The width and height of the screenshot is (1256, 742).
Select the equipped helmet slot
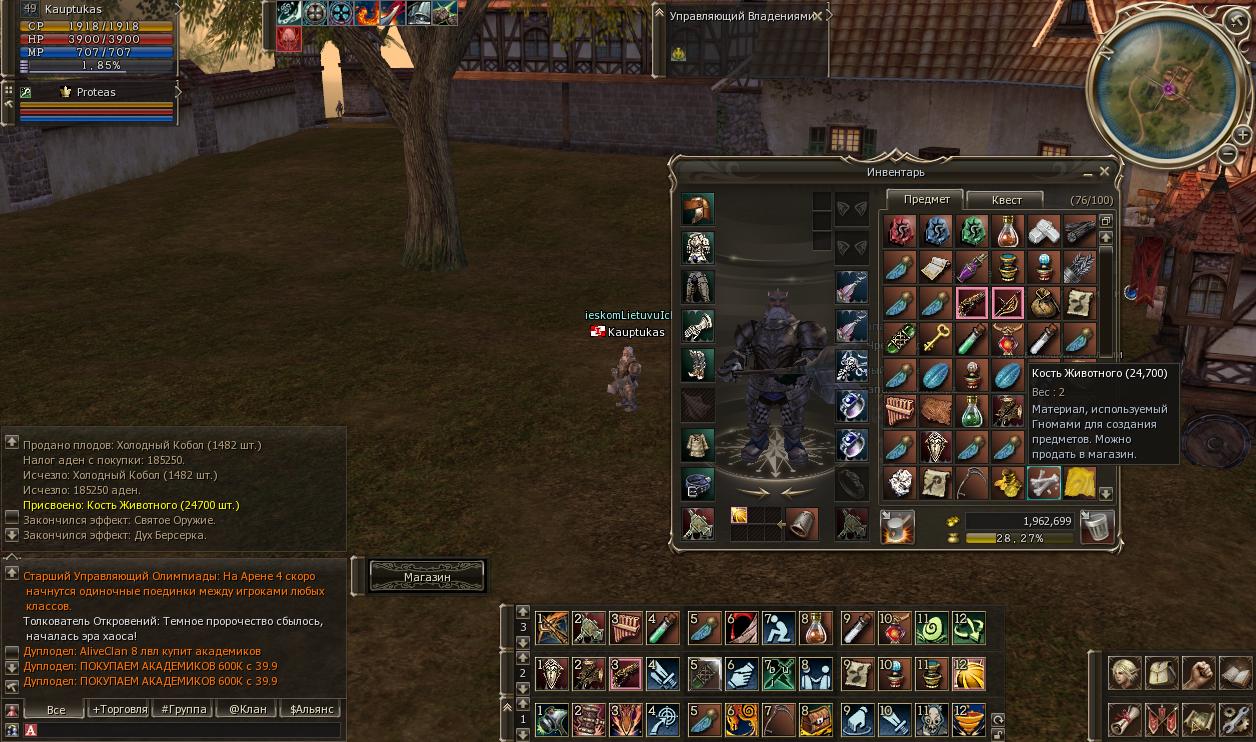(698, 210)
